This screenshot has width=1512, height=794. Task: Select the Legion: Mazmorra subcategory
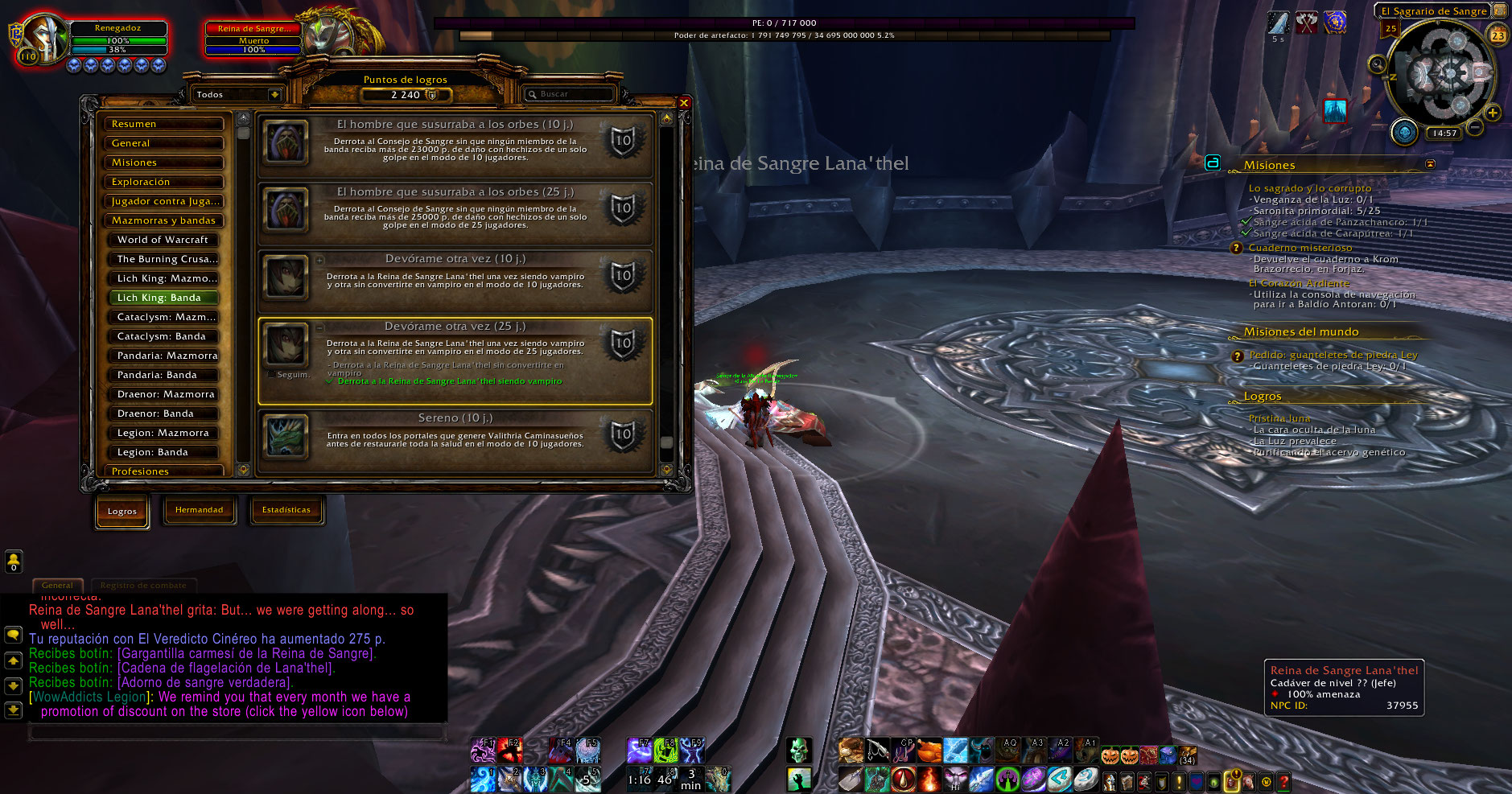pyautogui.click(x=163, y=433)
